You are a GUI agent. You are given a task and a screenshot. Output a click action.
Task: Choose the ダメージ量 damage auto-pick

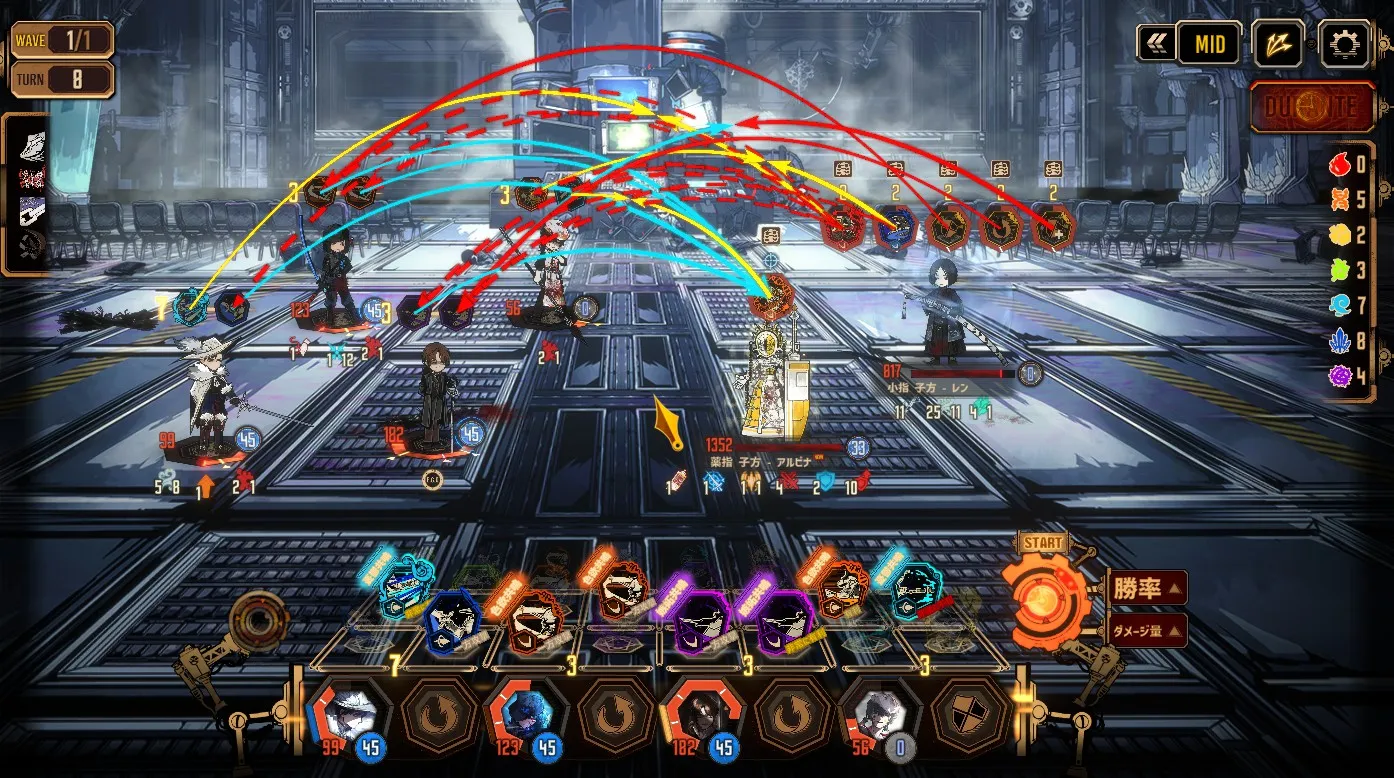point(1146,630)
